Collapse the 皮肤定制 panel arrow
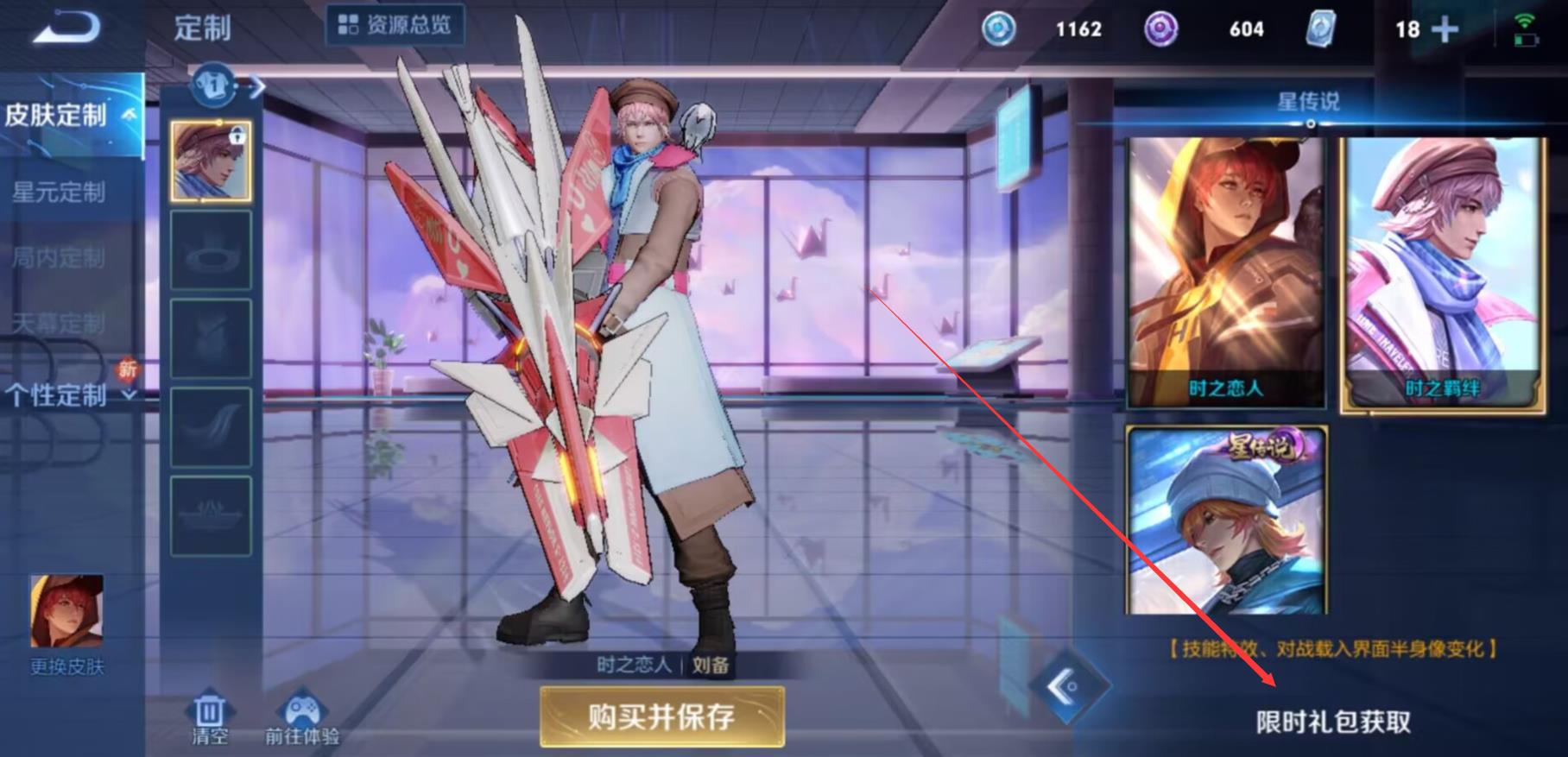This screenshot has width=1568, height=757. [130, 114]
